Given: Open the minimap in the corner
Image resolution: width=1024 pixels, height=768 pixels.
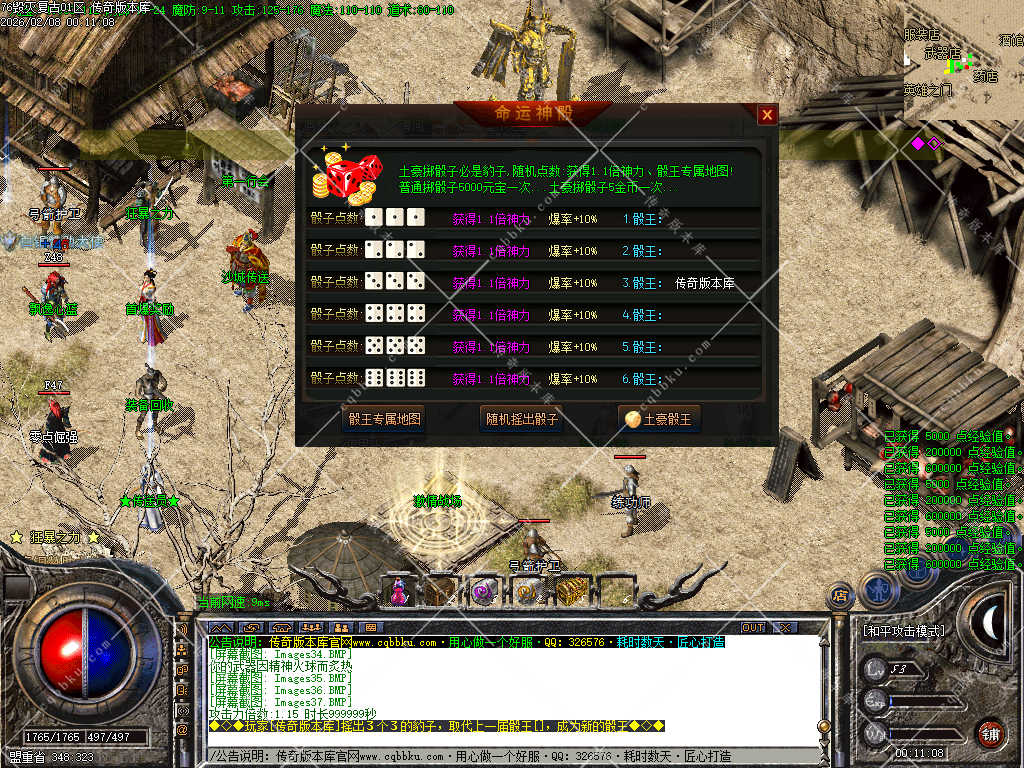Looking at the screenshot, I should [963, 60].
